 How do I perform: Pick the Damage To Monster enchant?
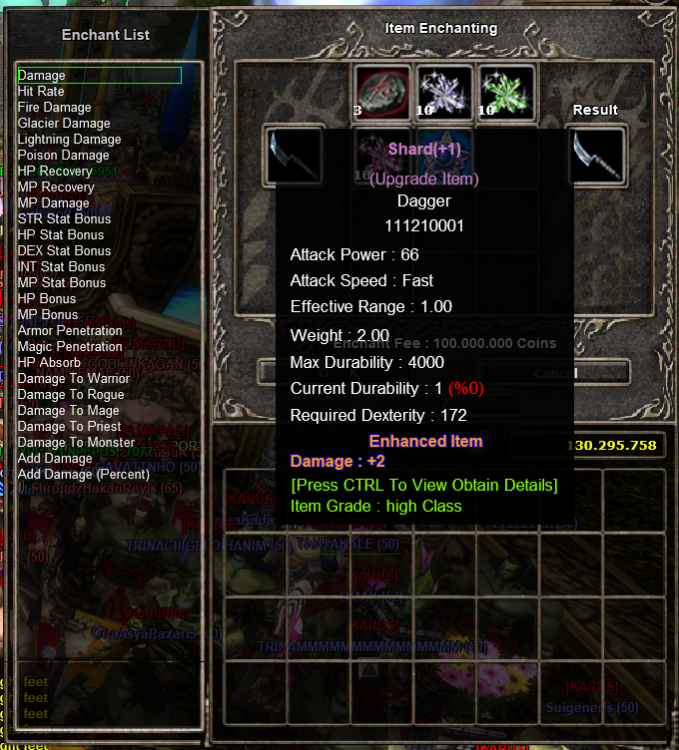click(x=76, y=443)
